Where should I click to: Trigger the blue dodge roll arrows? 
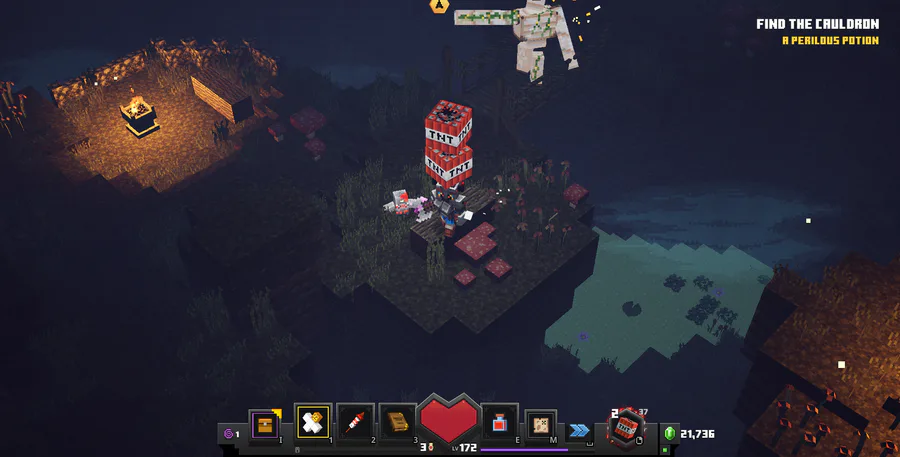[x=578, y=431]
